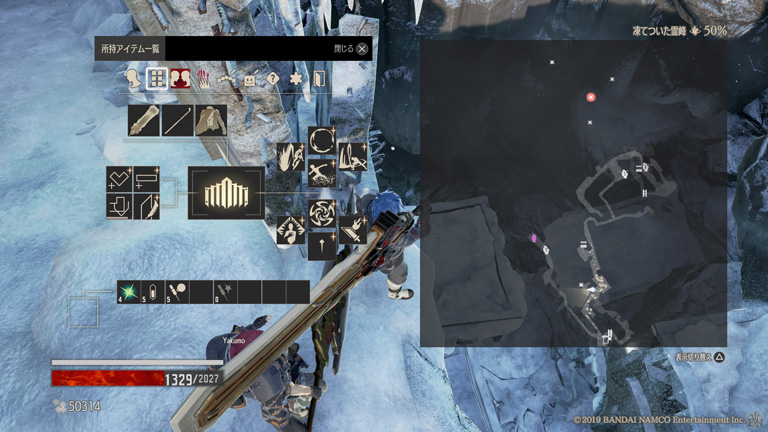The width and height of the screenshot is (768, 432).
Task: Select the circular ring gift icon
Action: point(322,141)
